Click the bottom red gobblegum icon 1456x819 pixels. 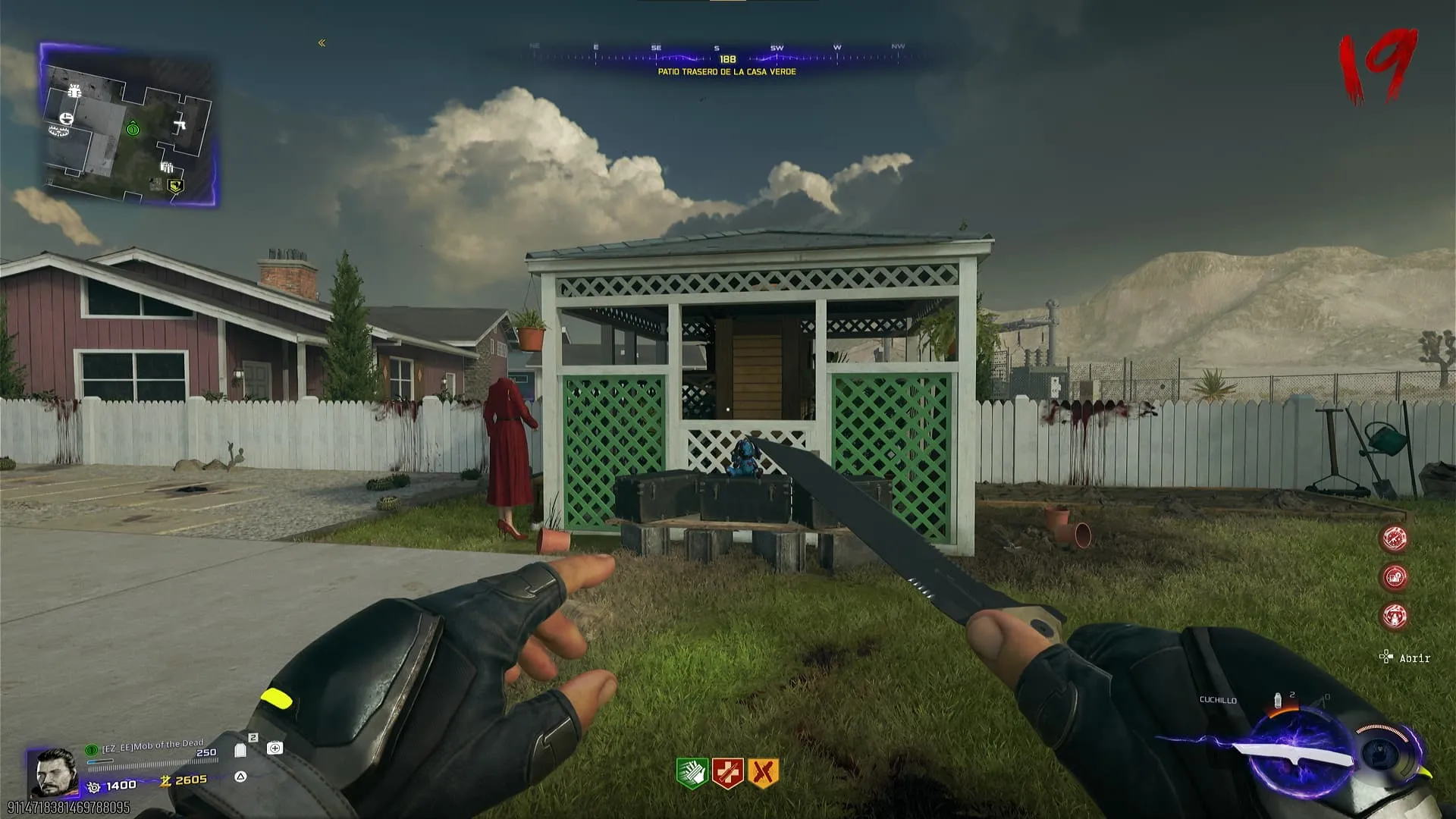point(1395,616)
